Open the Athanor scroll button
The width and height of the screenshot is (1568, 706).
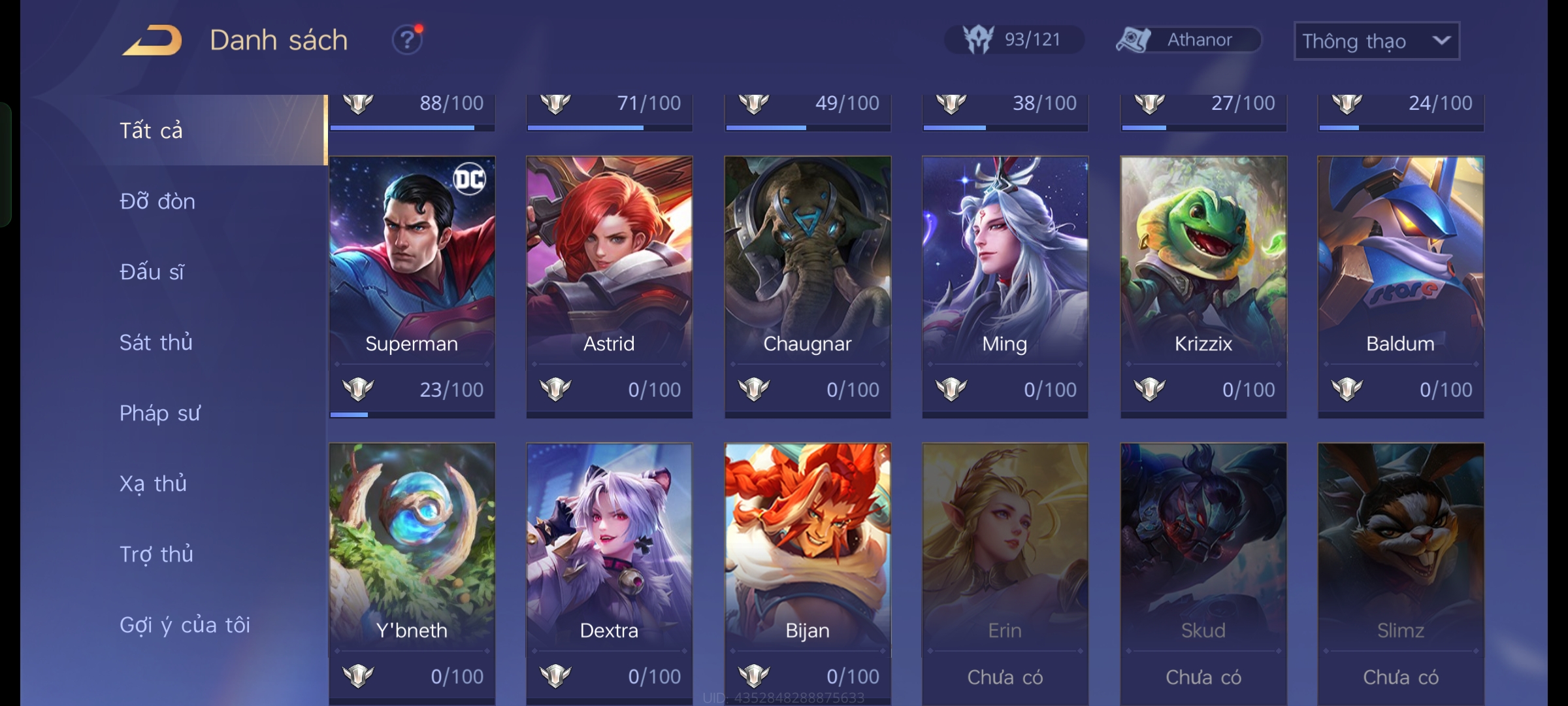[x=1188, y=41]
